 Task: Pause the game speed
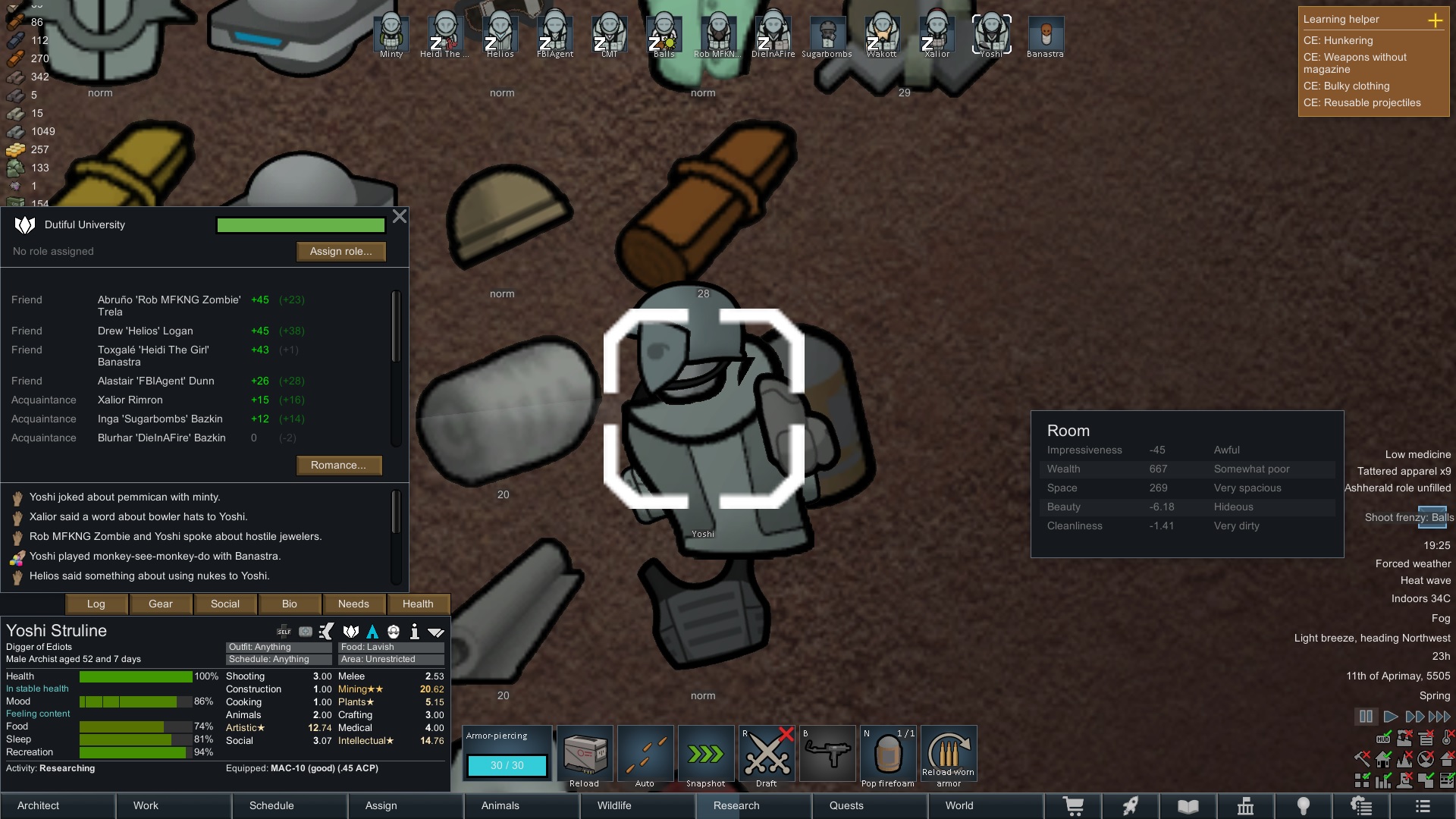(x=1366, y=717)
